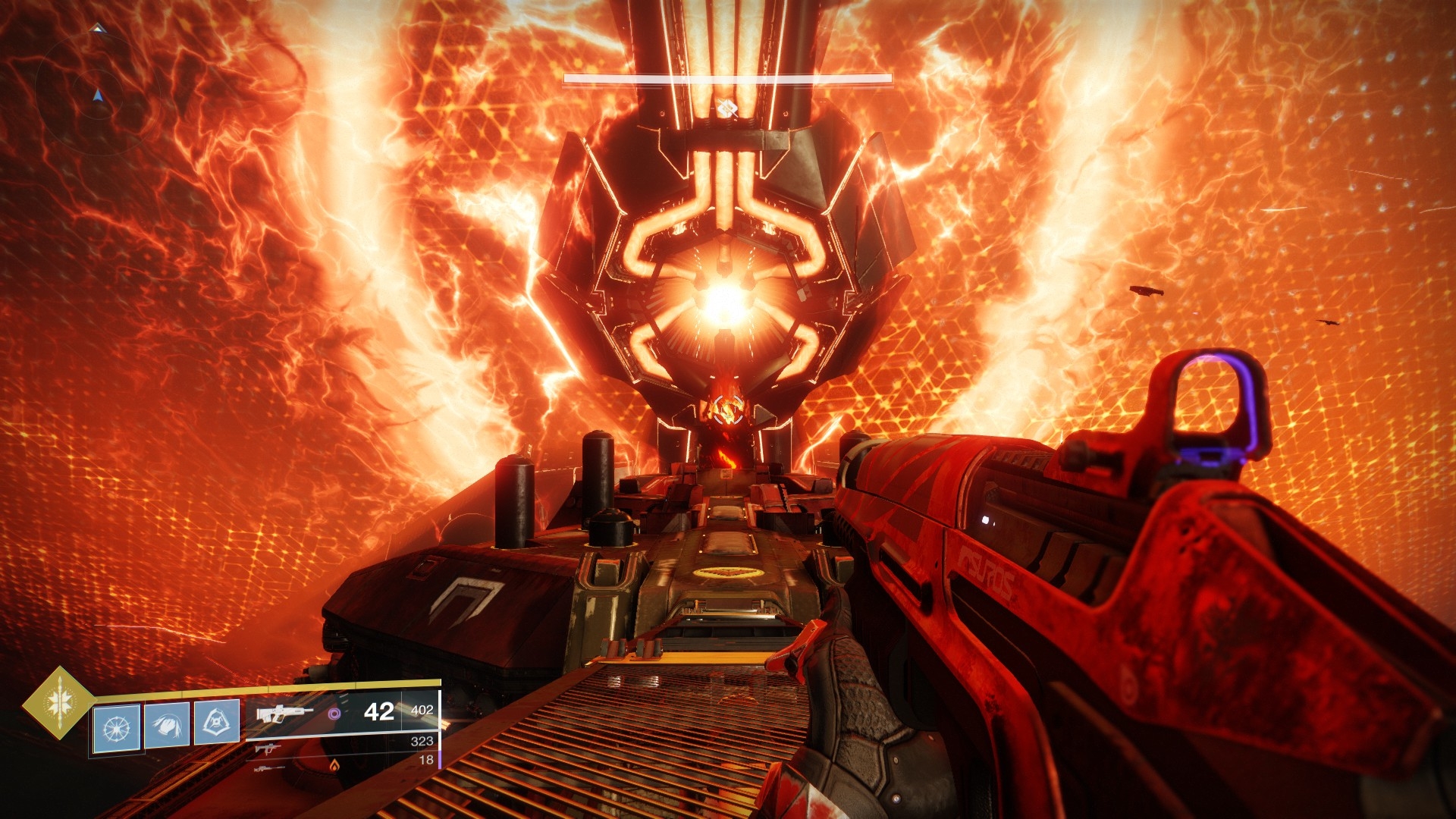Viewport: 1456px width, 819px height.
Task: Switch to the second weapon silhouette
Action: pyautogui.click(x=266, y=749)
